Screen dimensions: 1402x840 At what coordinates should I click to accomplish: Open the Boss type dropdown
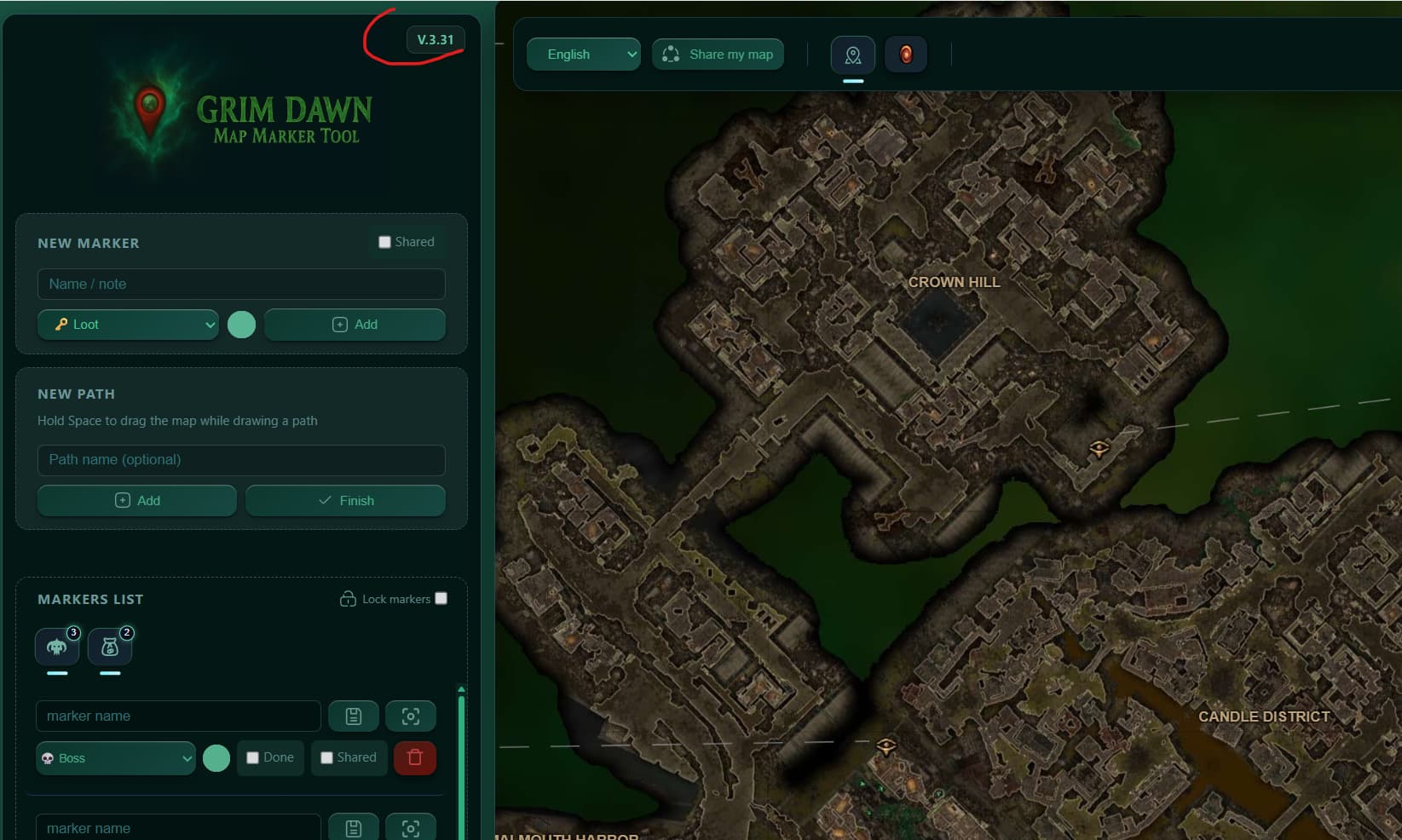coord(116,758)
